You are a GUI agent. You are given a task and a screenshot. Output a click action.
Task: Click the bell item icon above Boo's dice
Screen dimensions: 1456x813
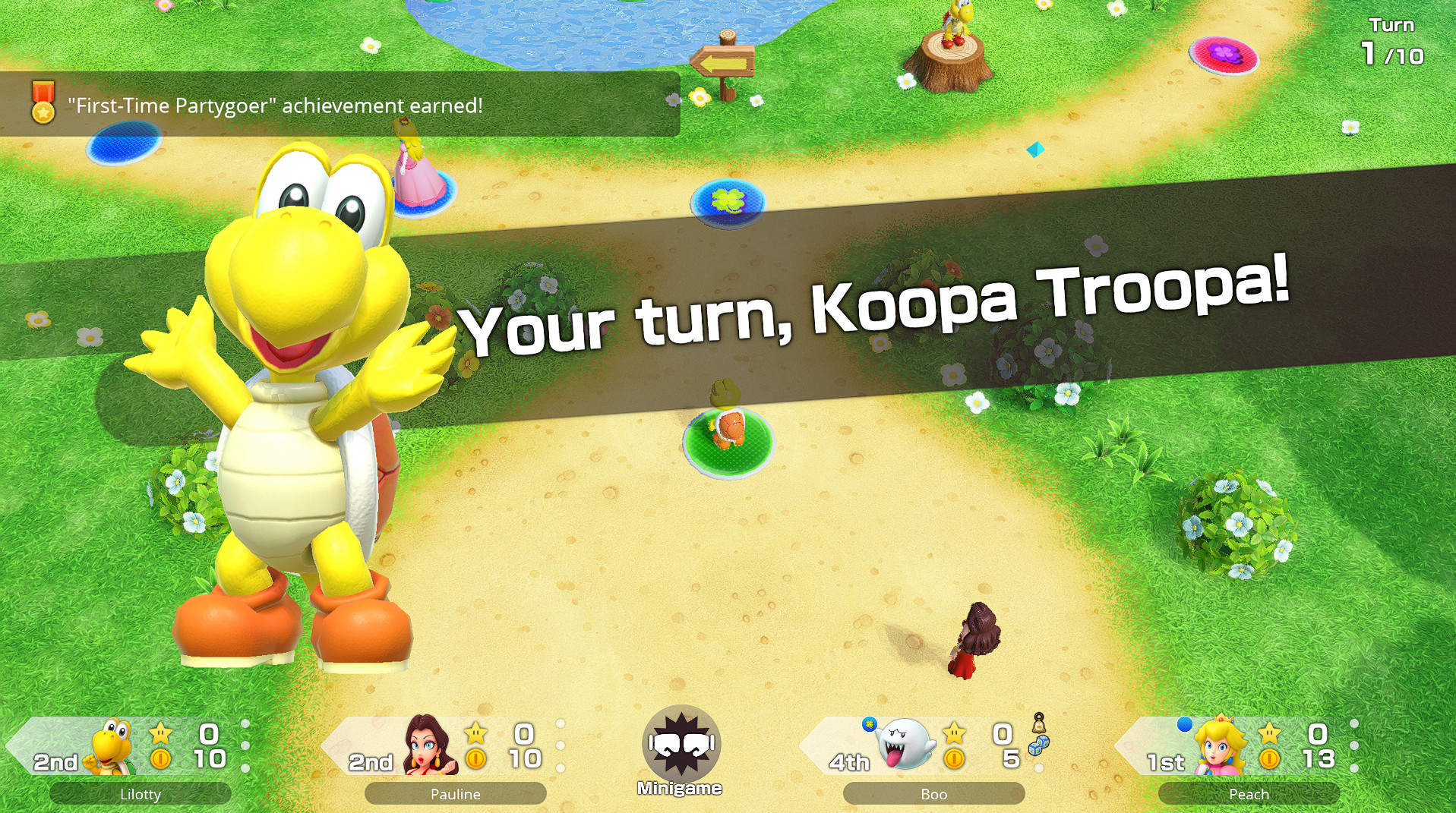pyautogui.click(x=1038, y=723)
